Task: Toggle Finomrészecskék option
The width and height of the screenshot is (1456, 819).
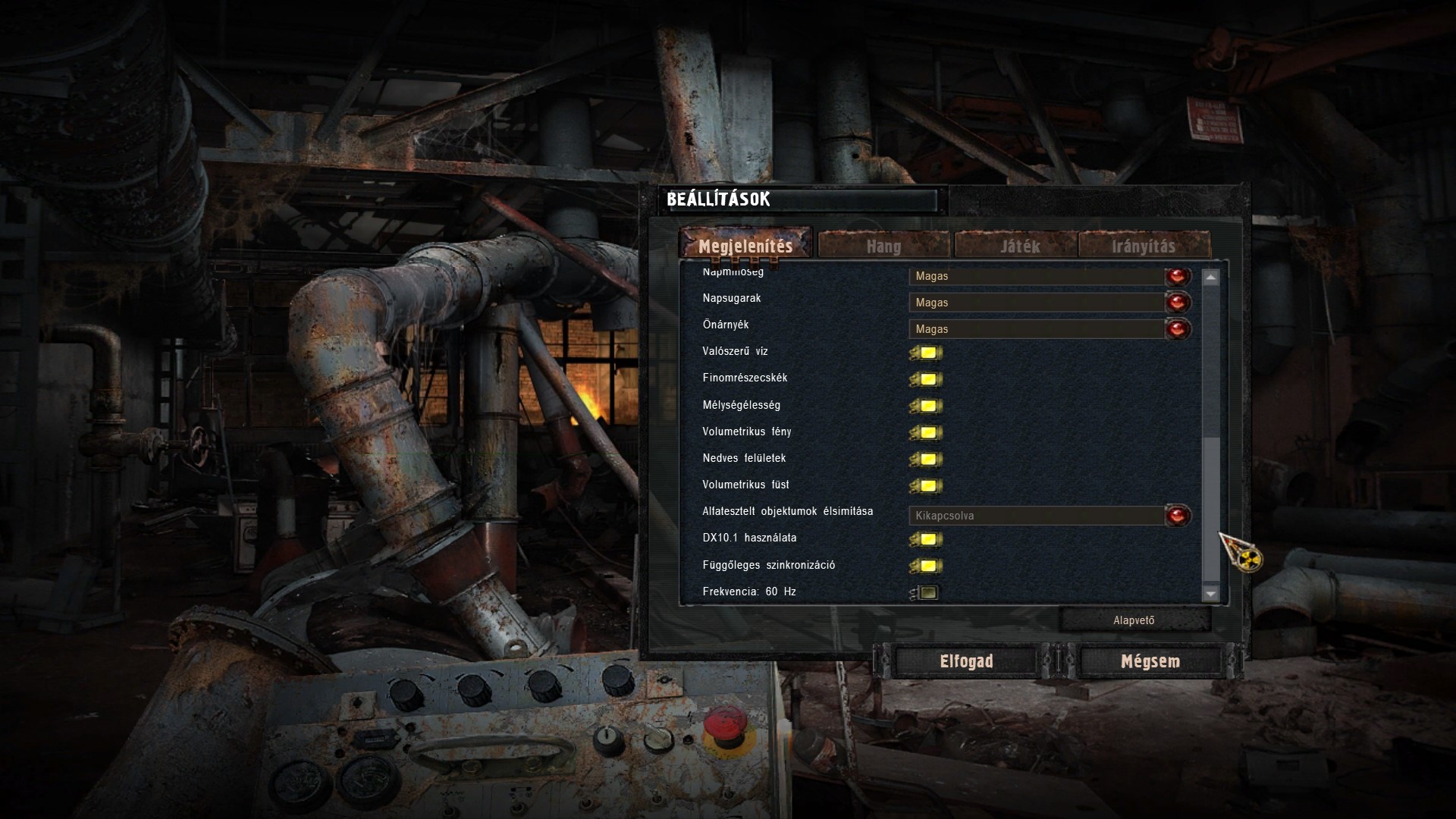Action: (x=927, y=379)
